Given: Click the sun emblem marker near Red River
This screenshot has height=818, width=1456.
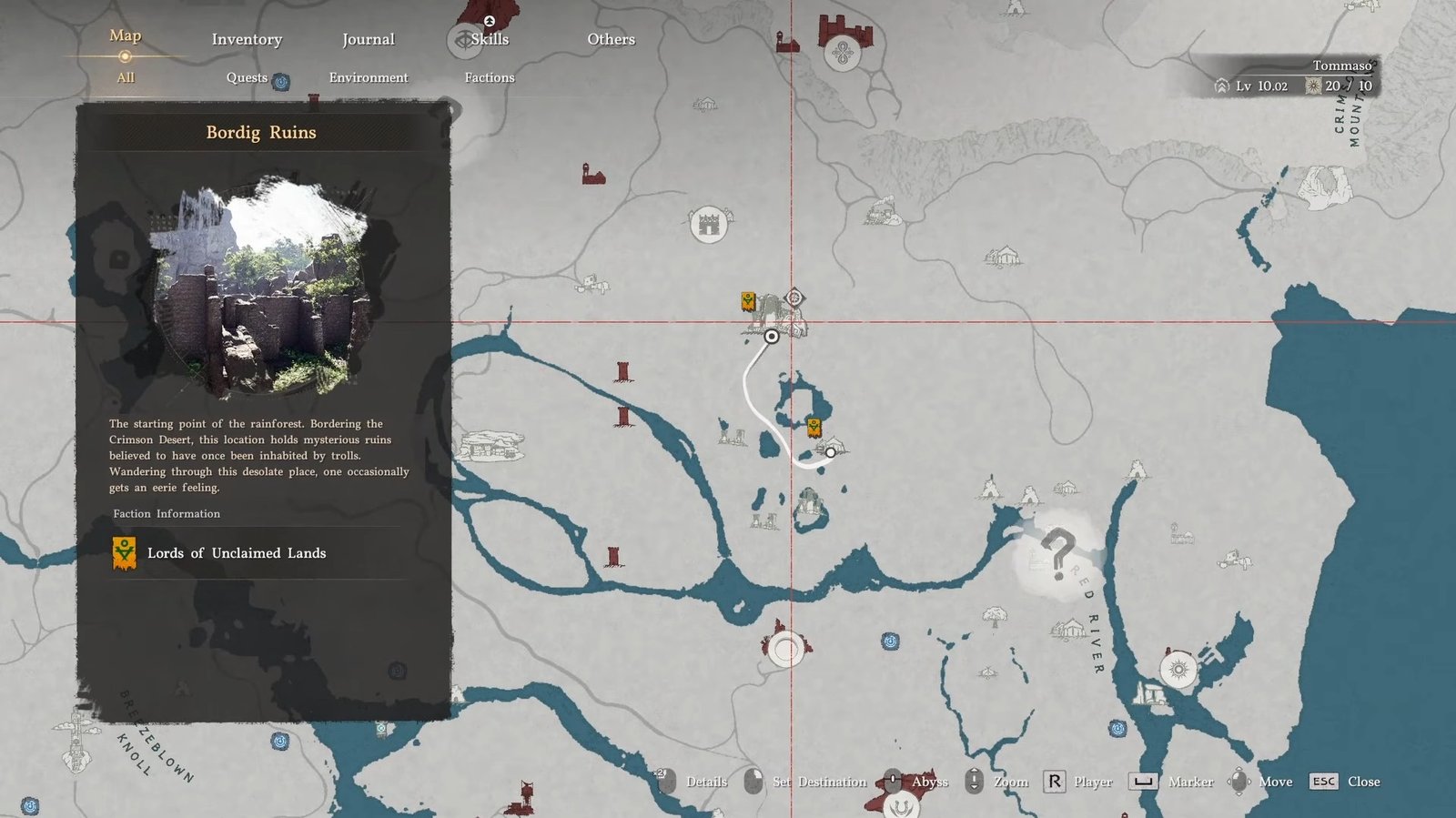Looking at the screenshot, I should click(x=1178, y=670).
